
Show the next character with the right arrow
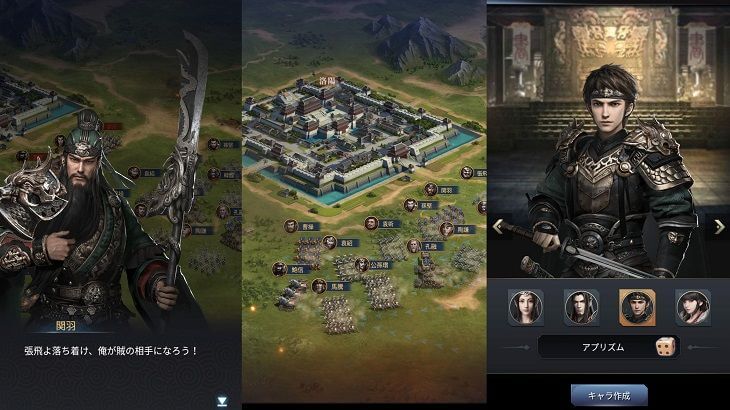pyautogui.click(x=718, y=226)
